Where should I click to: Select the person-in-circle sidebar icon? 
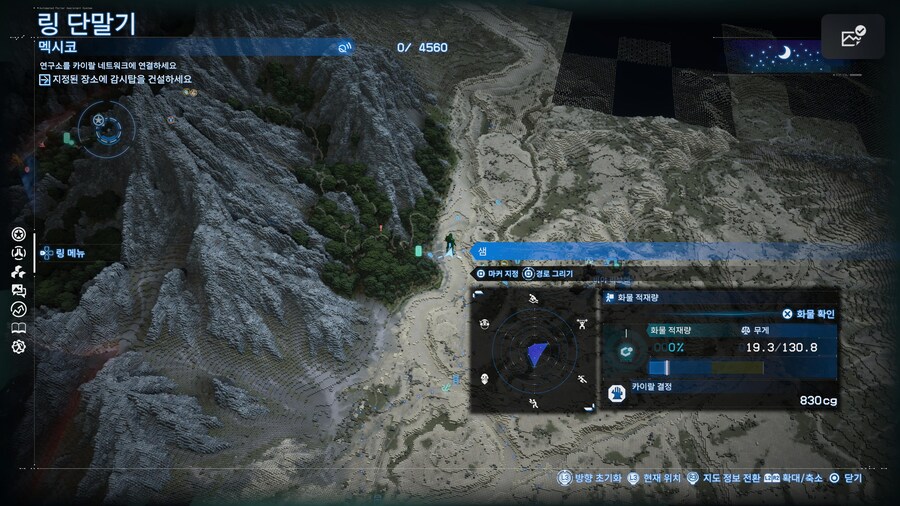point(18,252)
